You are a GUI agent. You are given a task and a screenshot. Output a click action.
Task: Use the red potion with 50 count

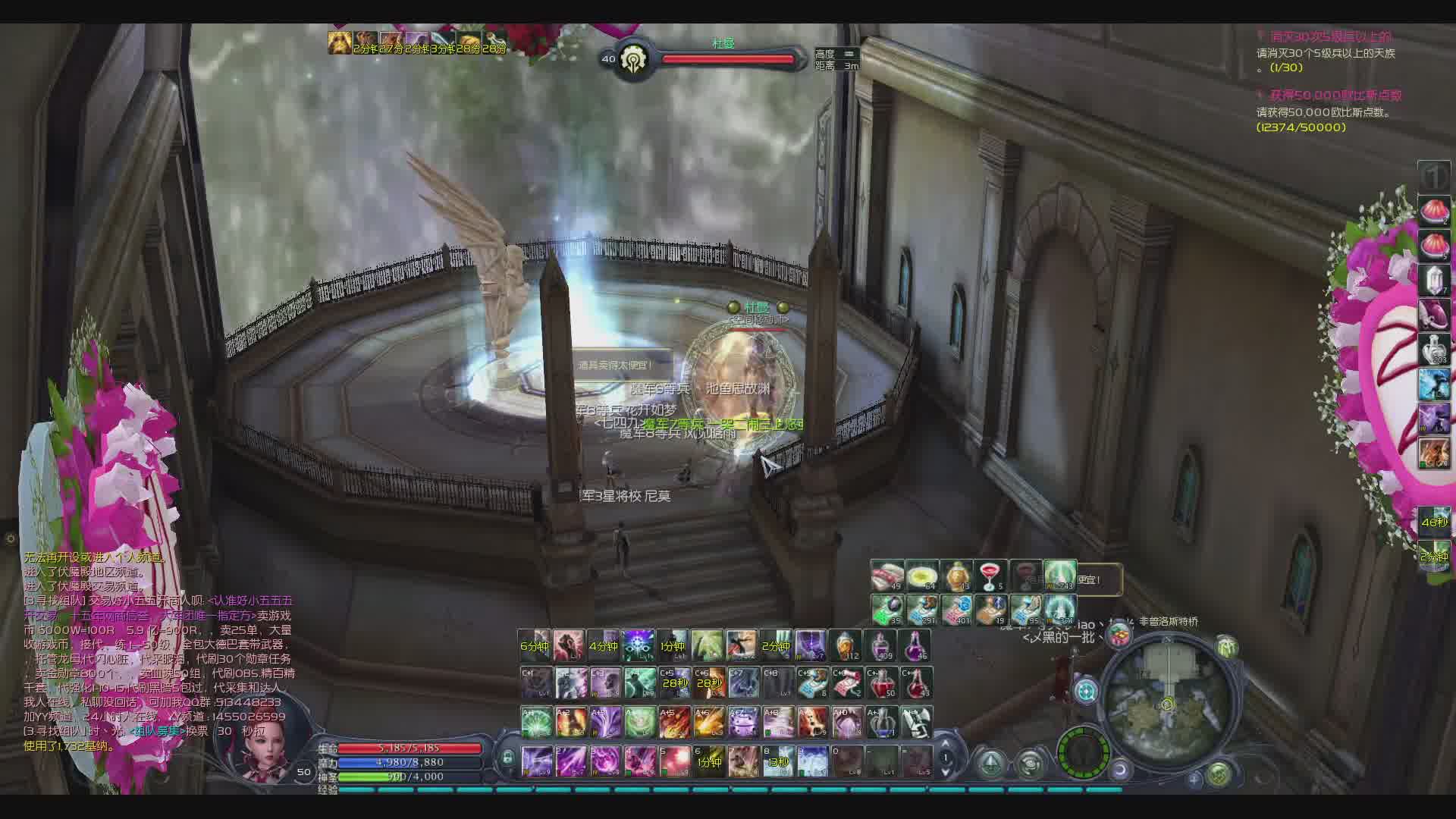click(881, 683)
